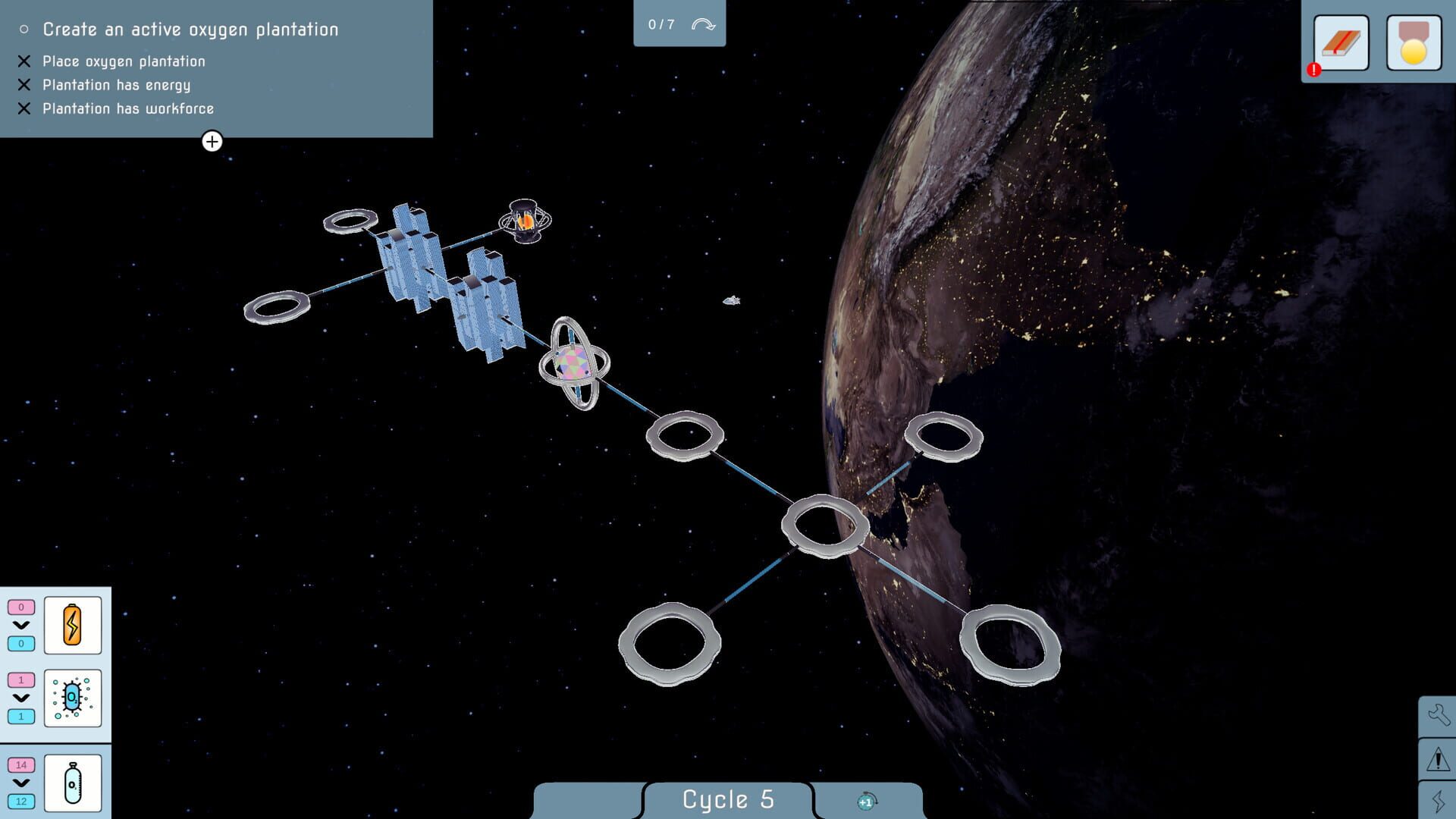Screen dimensions: 1456x819
Task: Select the oxygen tank resource icon
Action: (72, 781)
